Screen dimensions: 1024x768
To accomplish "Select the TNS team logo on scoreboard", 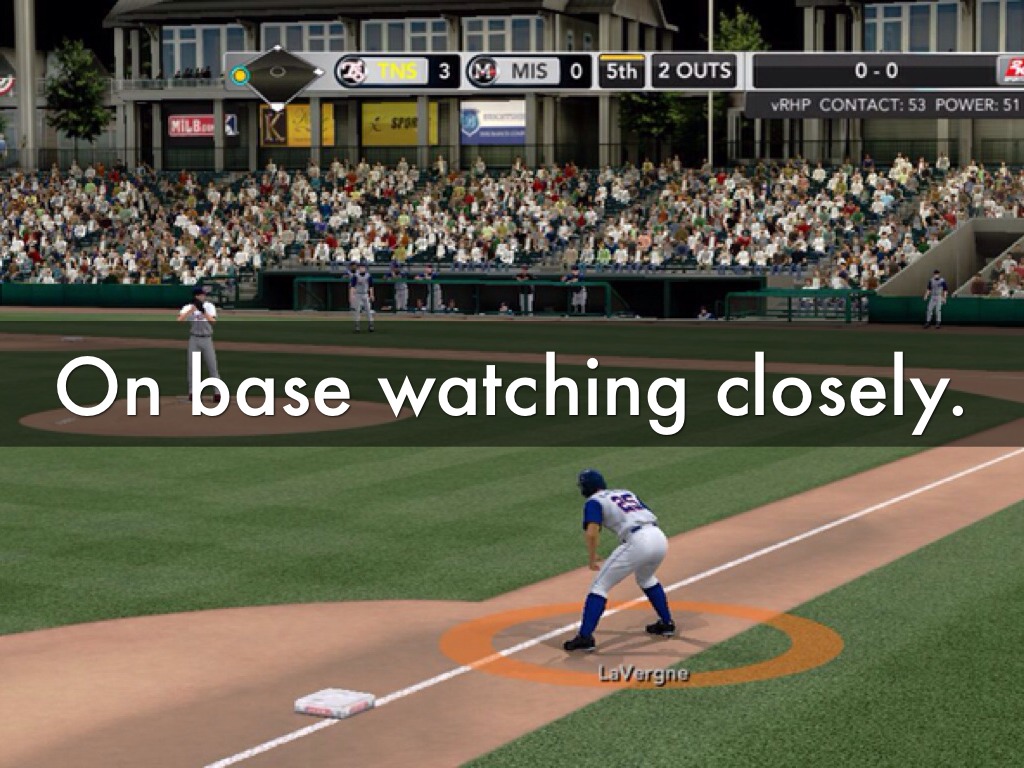I will point(351,72).
